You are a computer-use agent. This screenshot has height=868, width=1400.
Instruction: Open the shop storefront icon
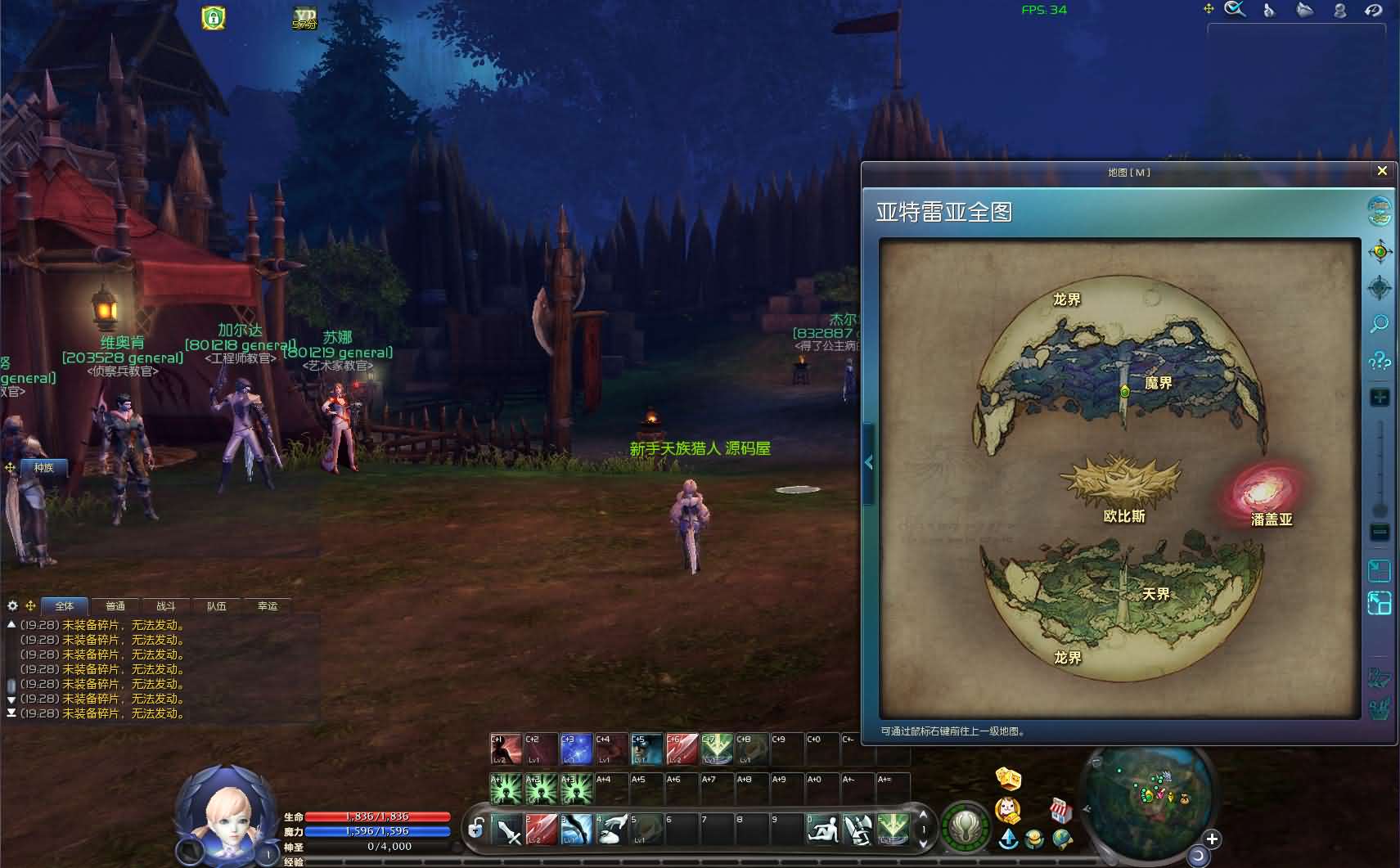[1061, 810]
